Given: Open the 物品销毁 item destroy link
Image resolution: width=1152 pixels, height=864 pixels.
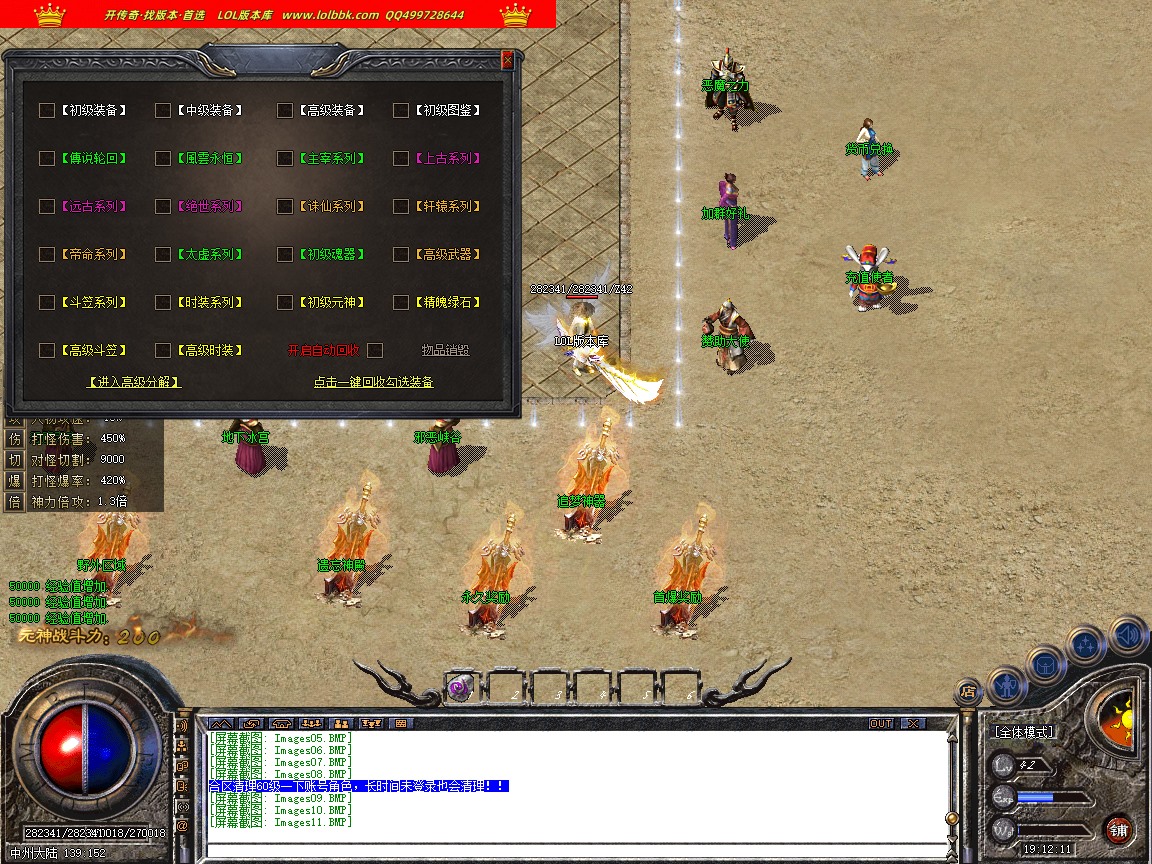Looking at the screenshot, I should click(x=445, y=350).
